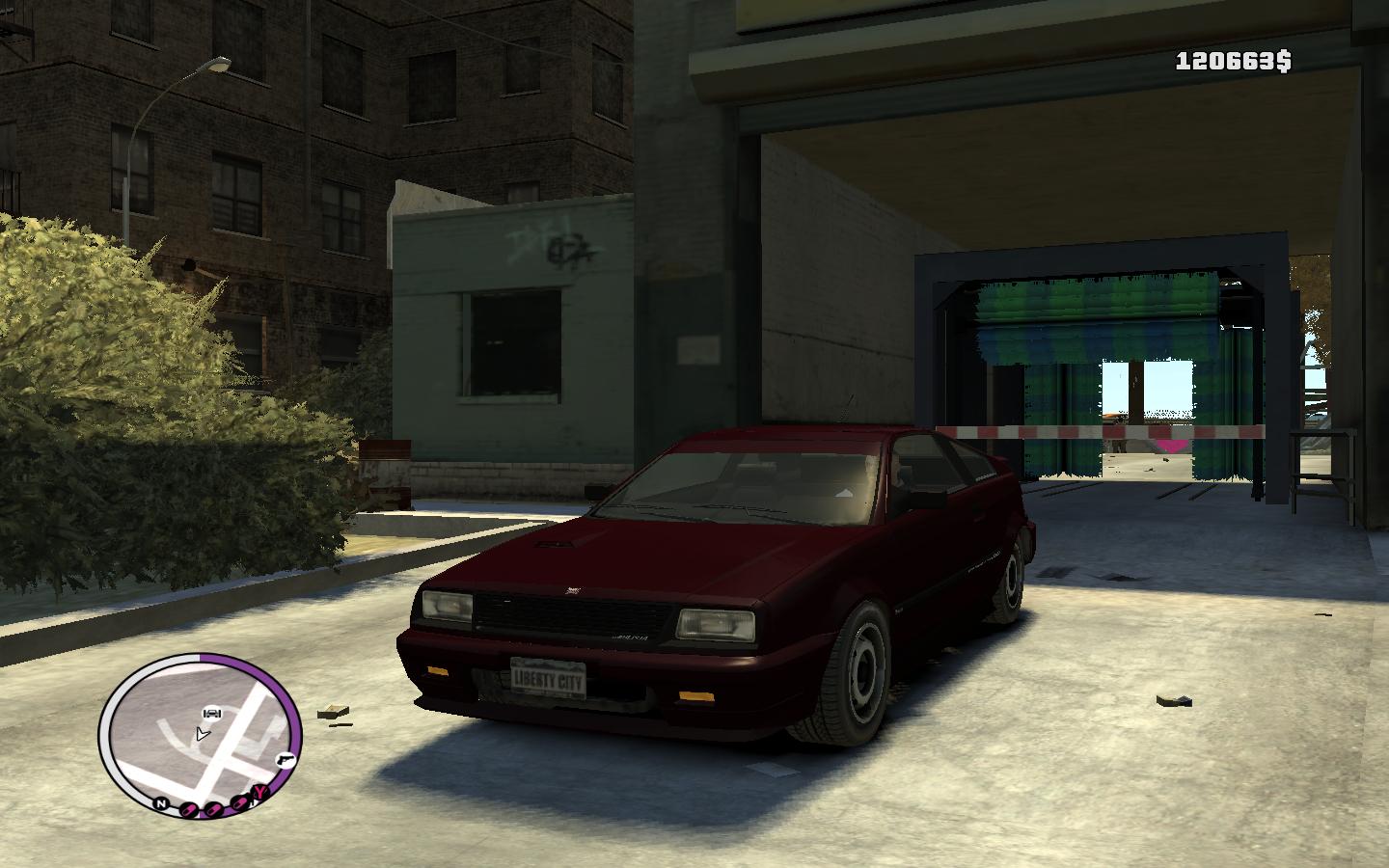This screenshot has height=868, width=1389.
Task: Click the car wash blip on the radar
Action: [211, 714]
